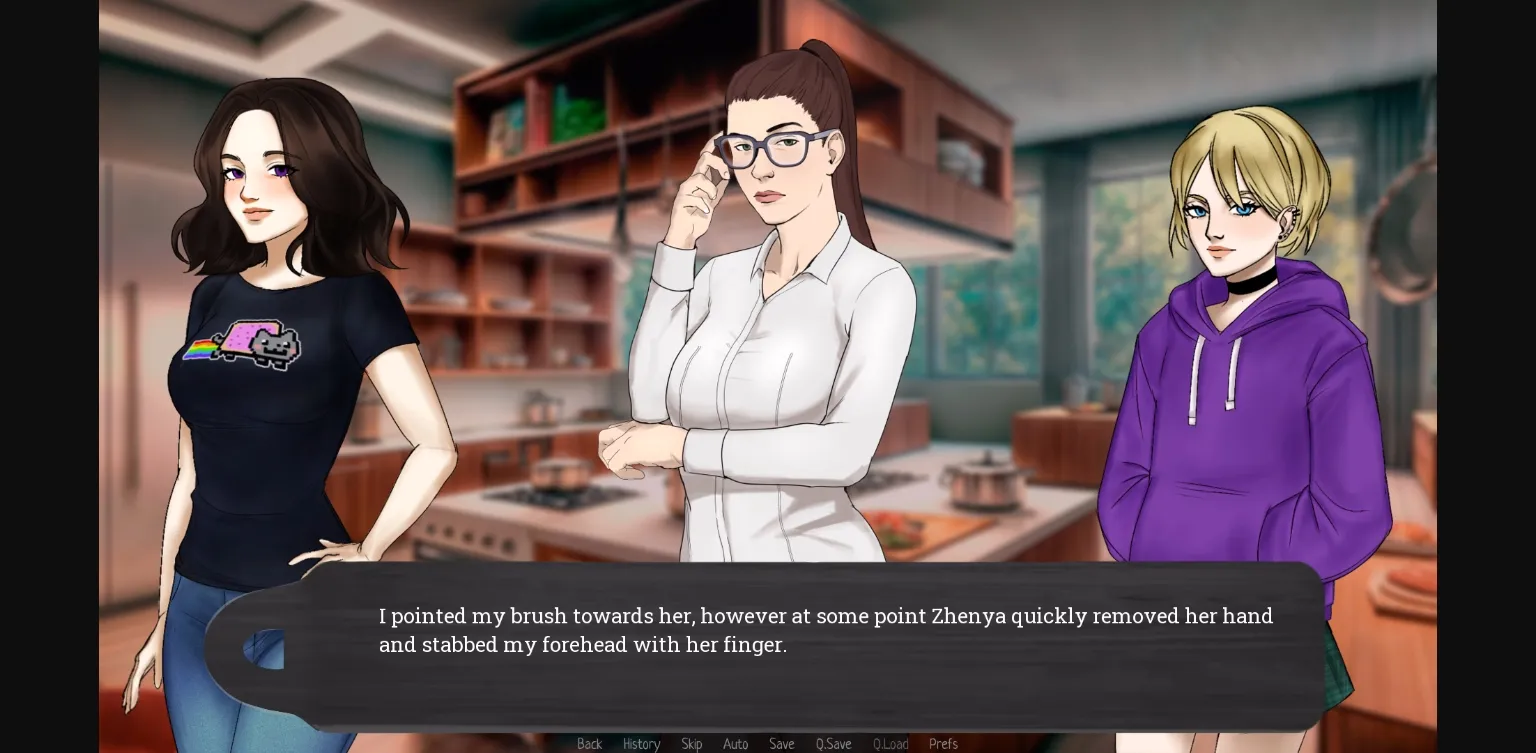Open the Save screen
Screen dimensions: 1536x753
pyautogui.click(x=782, y=744)
